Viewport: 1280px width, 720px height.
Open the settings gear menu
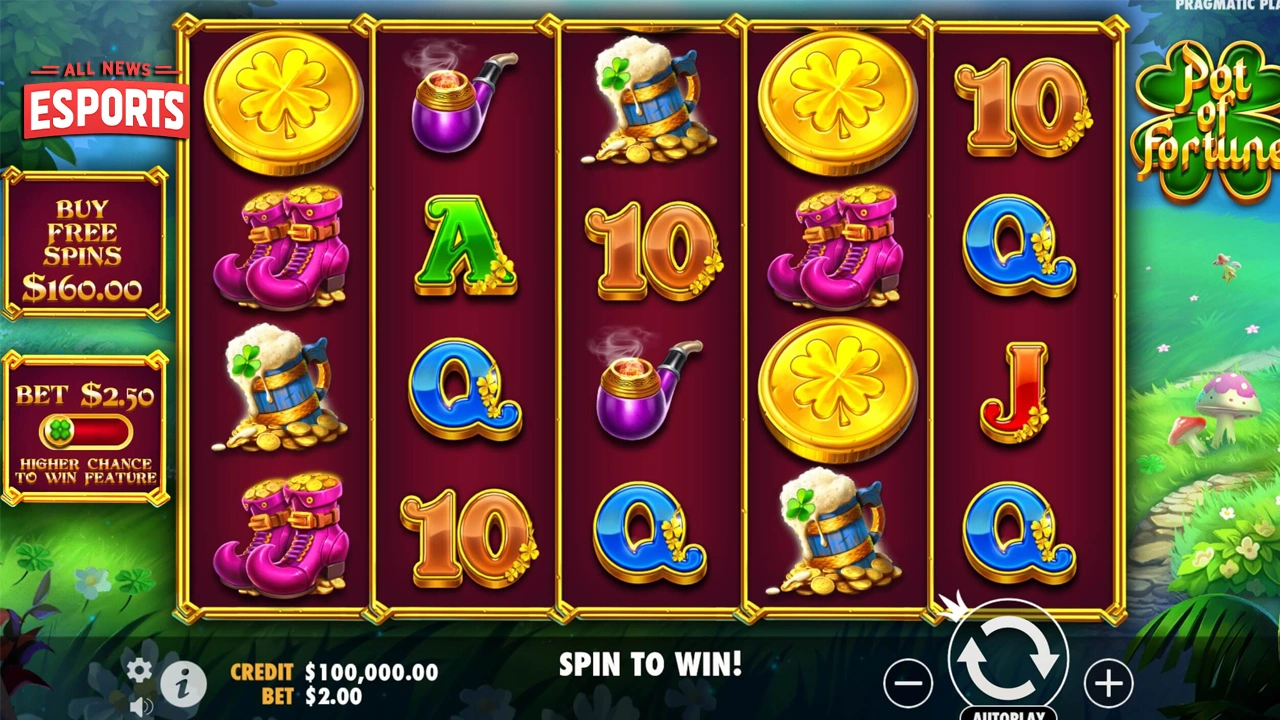click(138, 670)
